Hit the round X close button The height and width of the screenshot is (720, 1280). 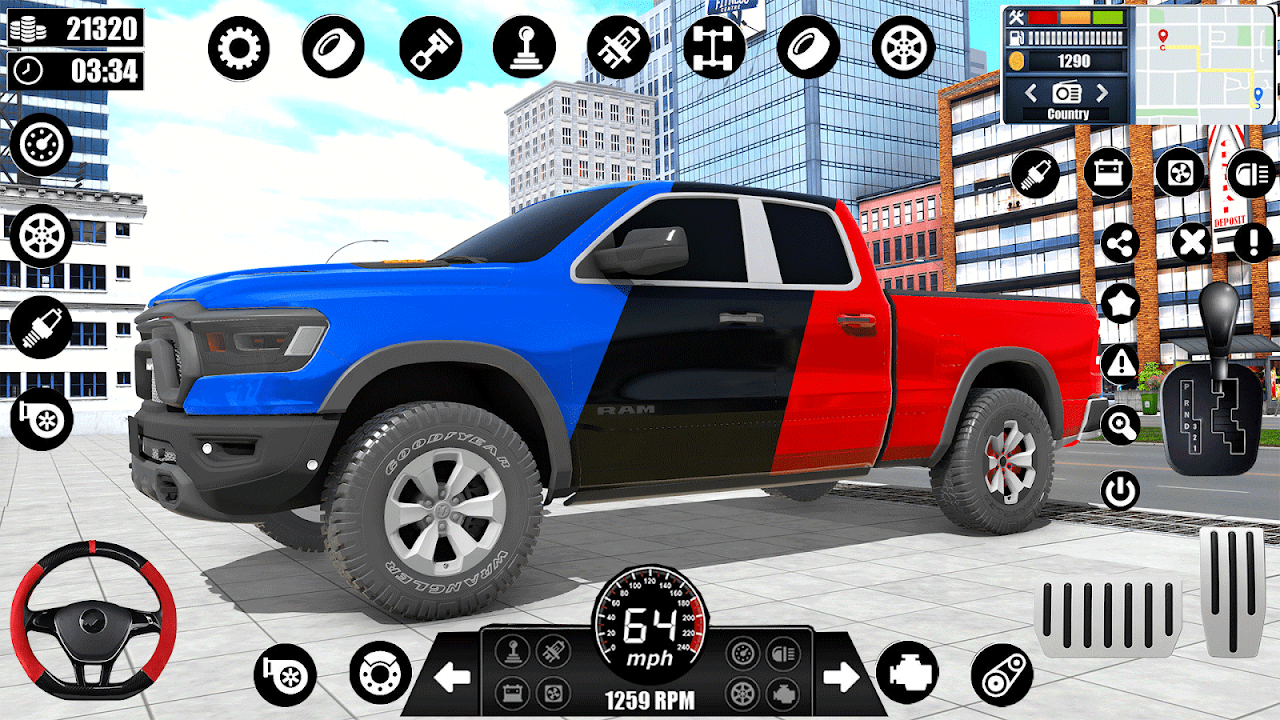(x=1191, y=243)
